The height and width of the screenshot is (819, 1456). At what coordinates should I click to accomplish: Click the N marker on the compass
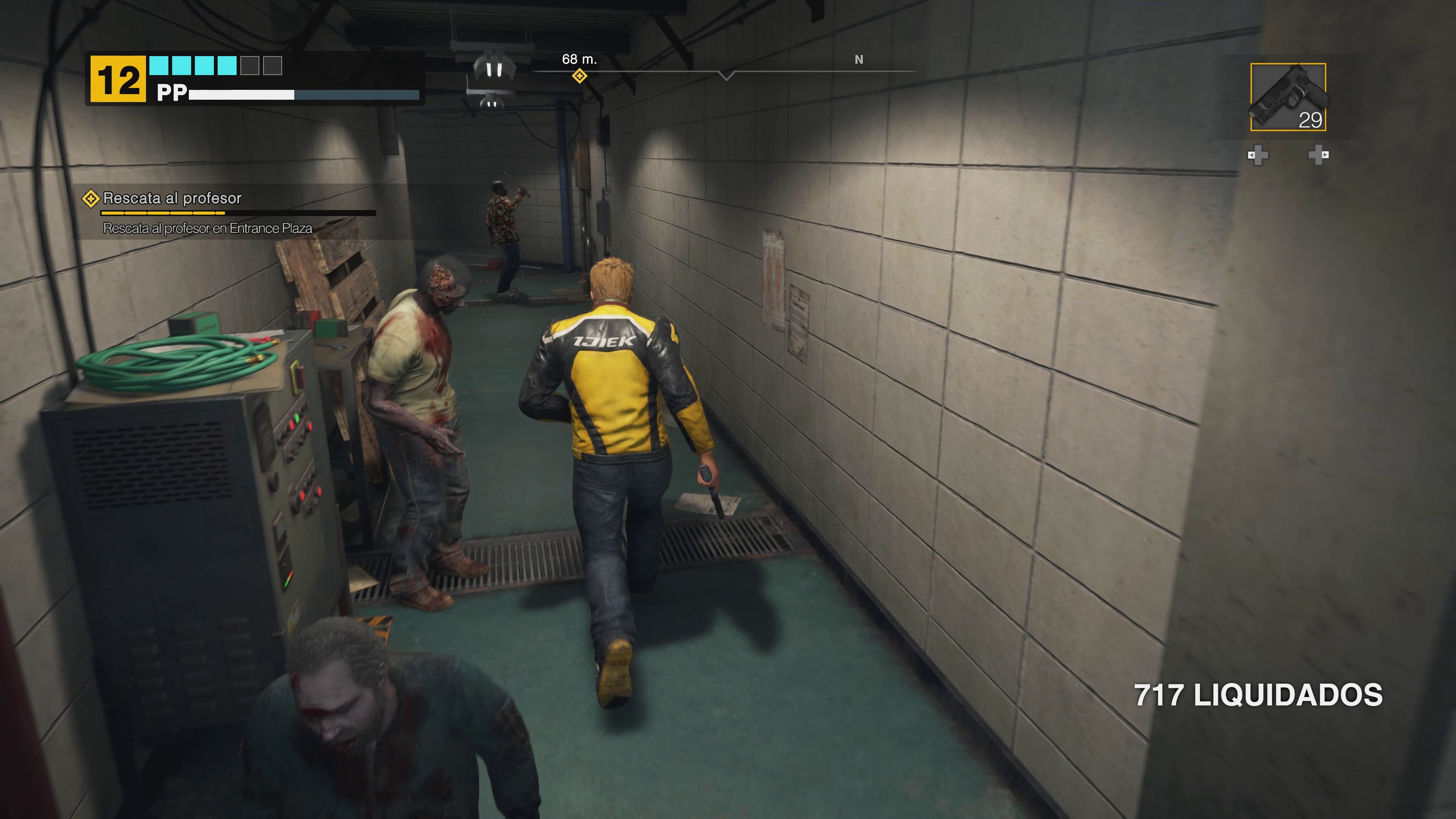click(x=859, y=60)
